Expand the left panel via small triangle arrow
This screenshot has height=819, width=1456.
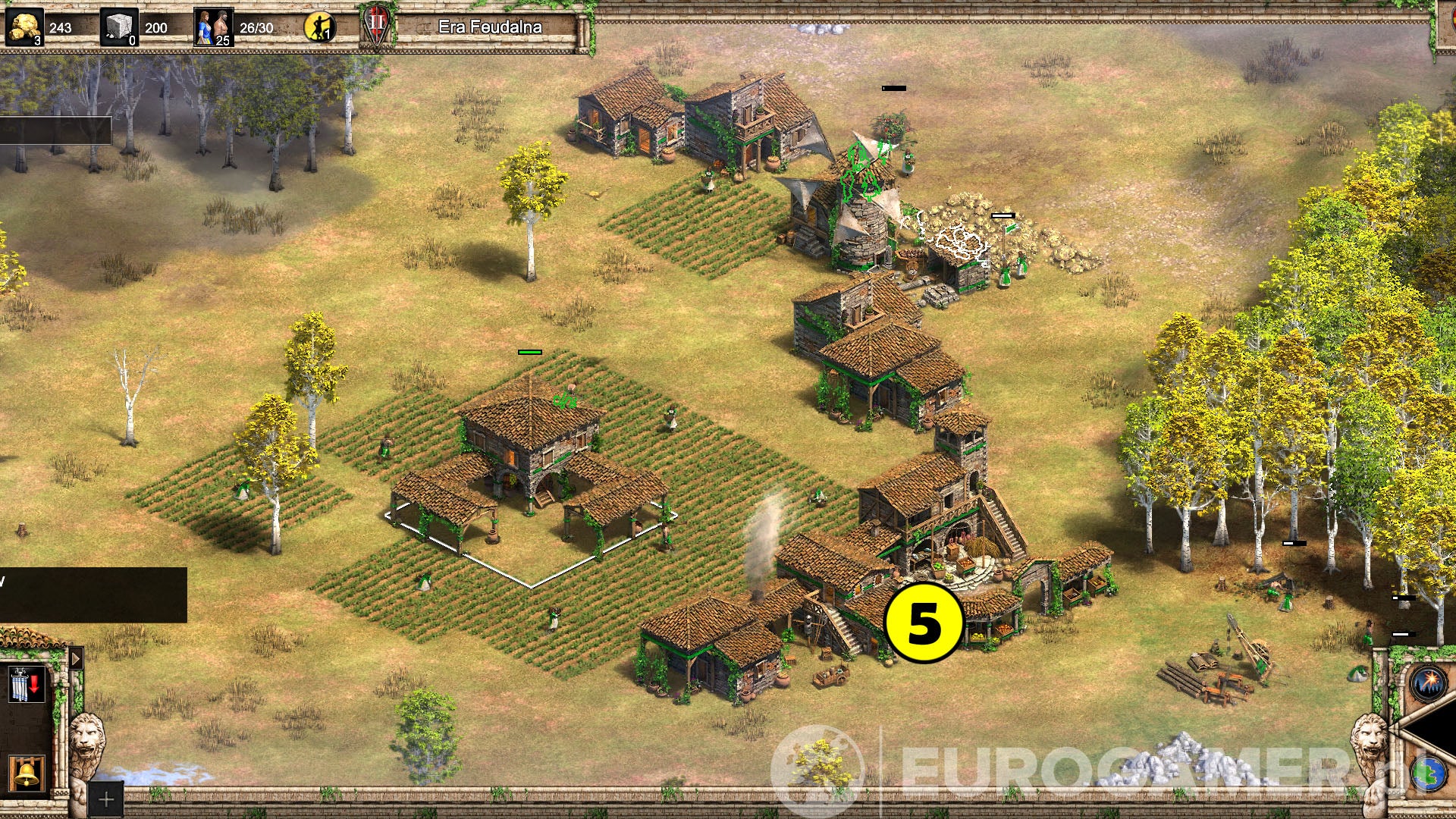point(75,659)
